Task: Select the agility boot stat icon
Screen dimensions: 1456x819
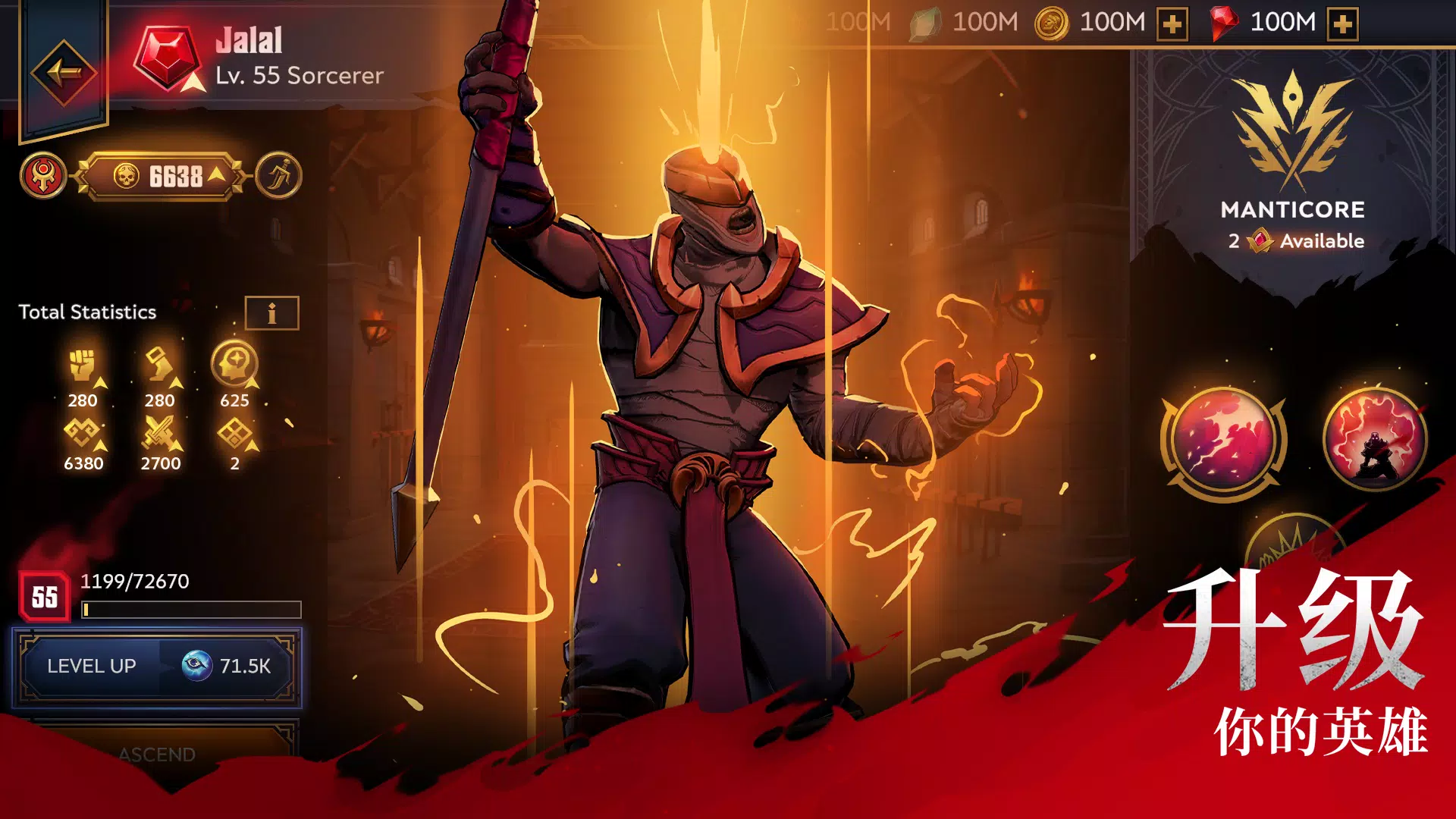Action: pos(161,362)
